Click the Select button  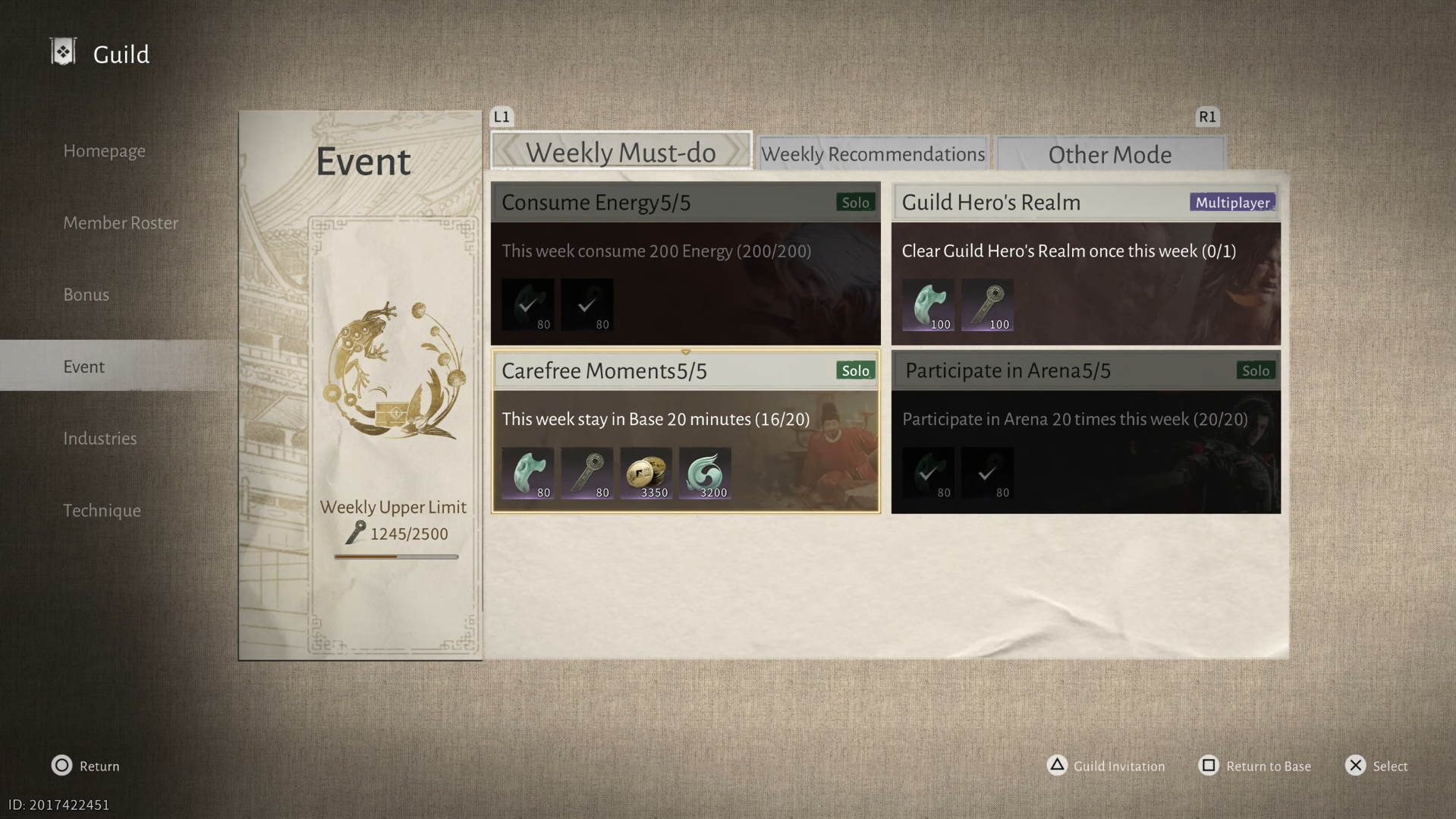pyautogui.click(x=1376, y=766)
